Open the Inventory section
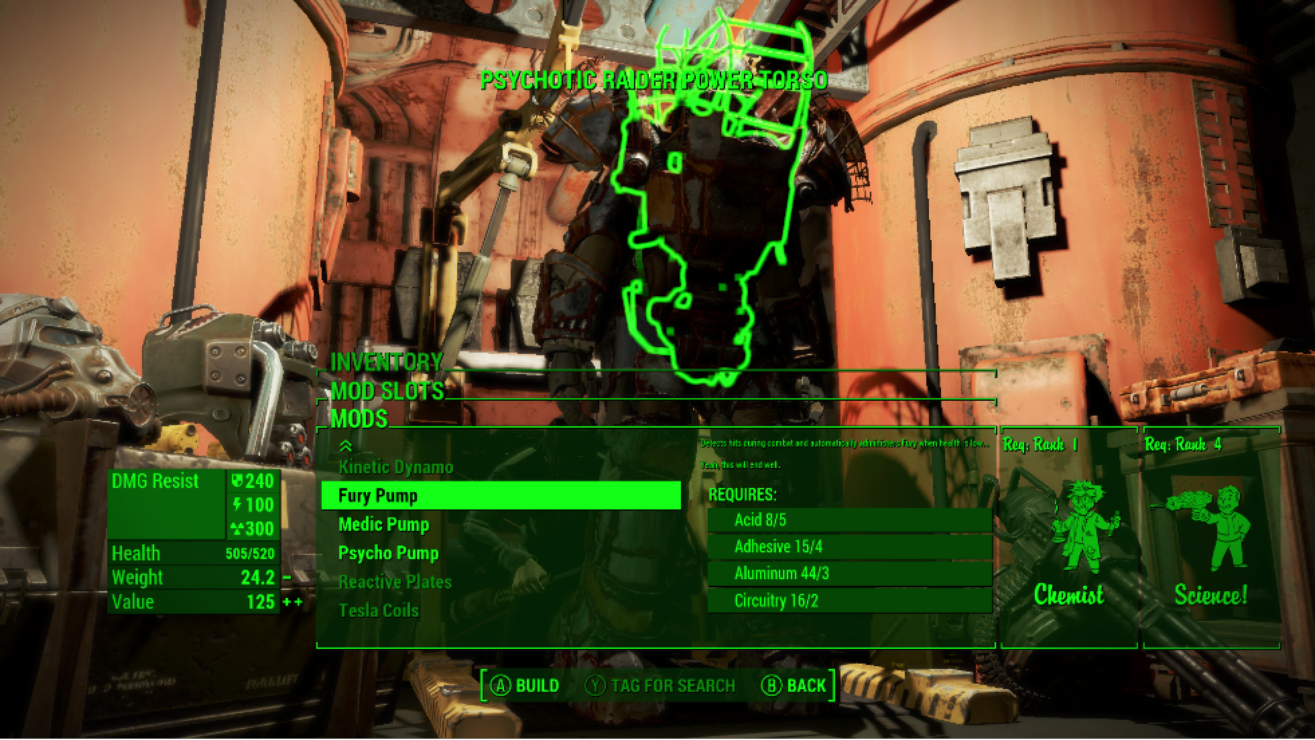Image resolution: width=1315 pixels, height=740 pixels. (x=386, y=362)
